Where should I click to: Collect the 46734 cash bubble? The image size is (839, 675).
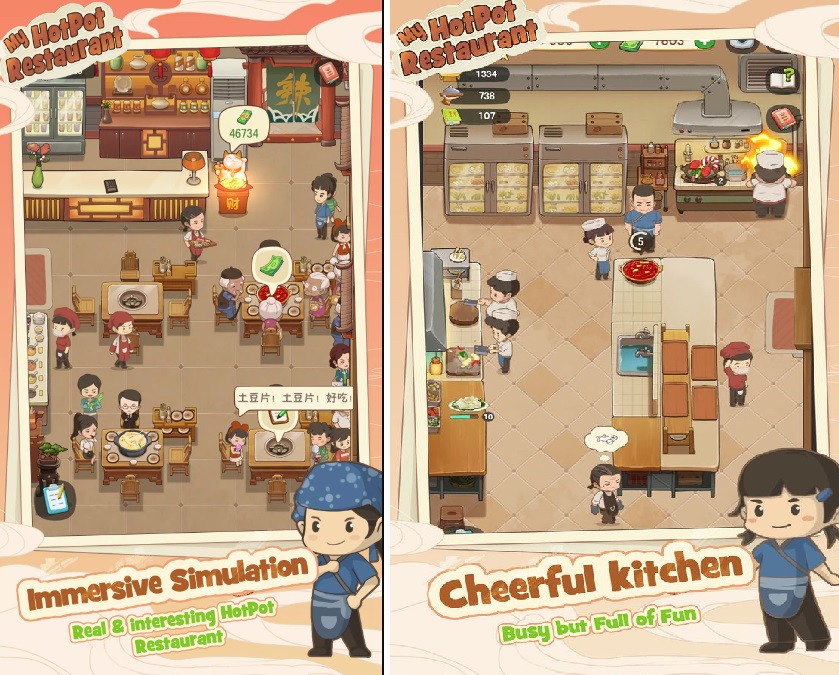coord(241,126)
